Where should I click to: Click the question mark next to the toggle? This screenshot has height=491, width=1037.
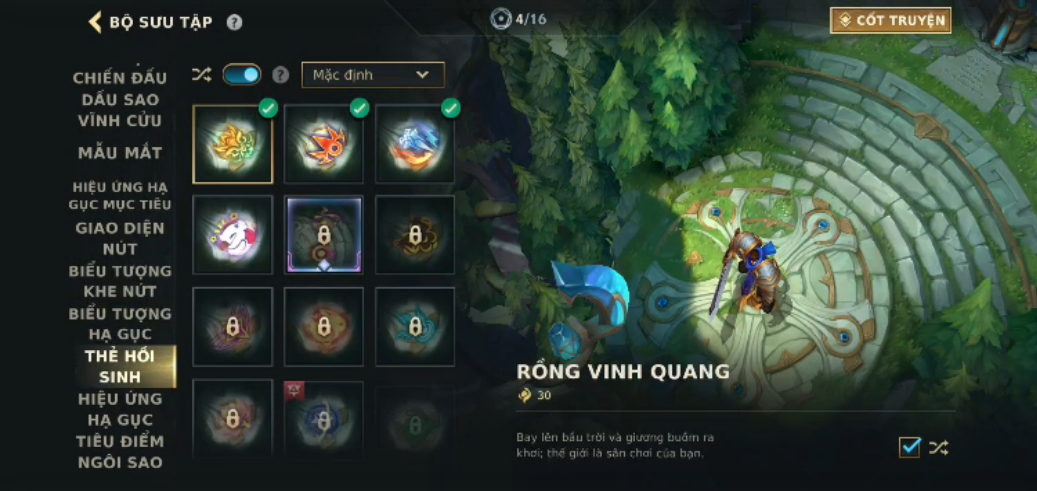click(x=281, y=75)
